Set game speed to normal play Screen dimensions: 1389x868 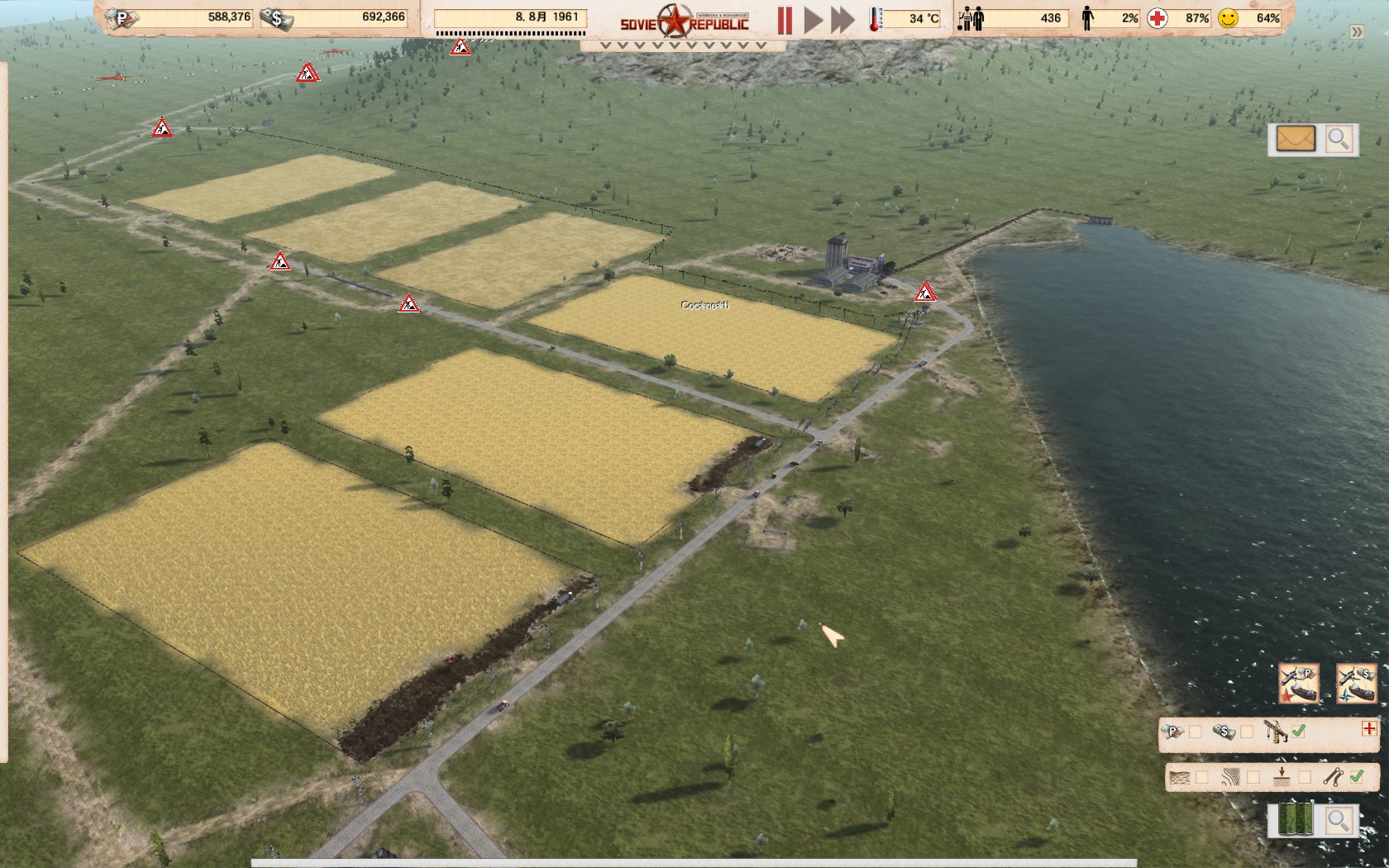(814, 20)
